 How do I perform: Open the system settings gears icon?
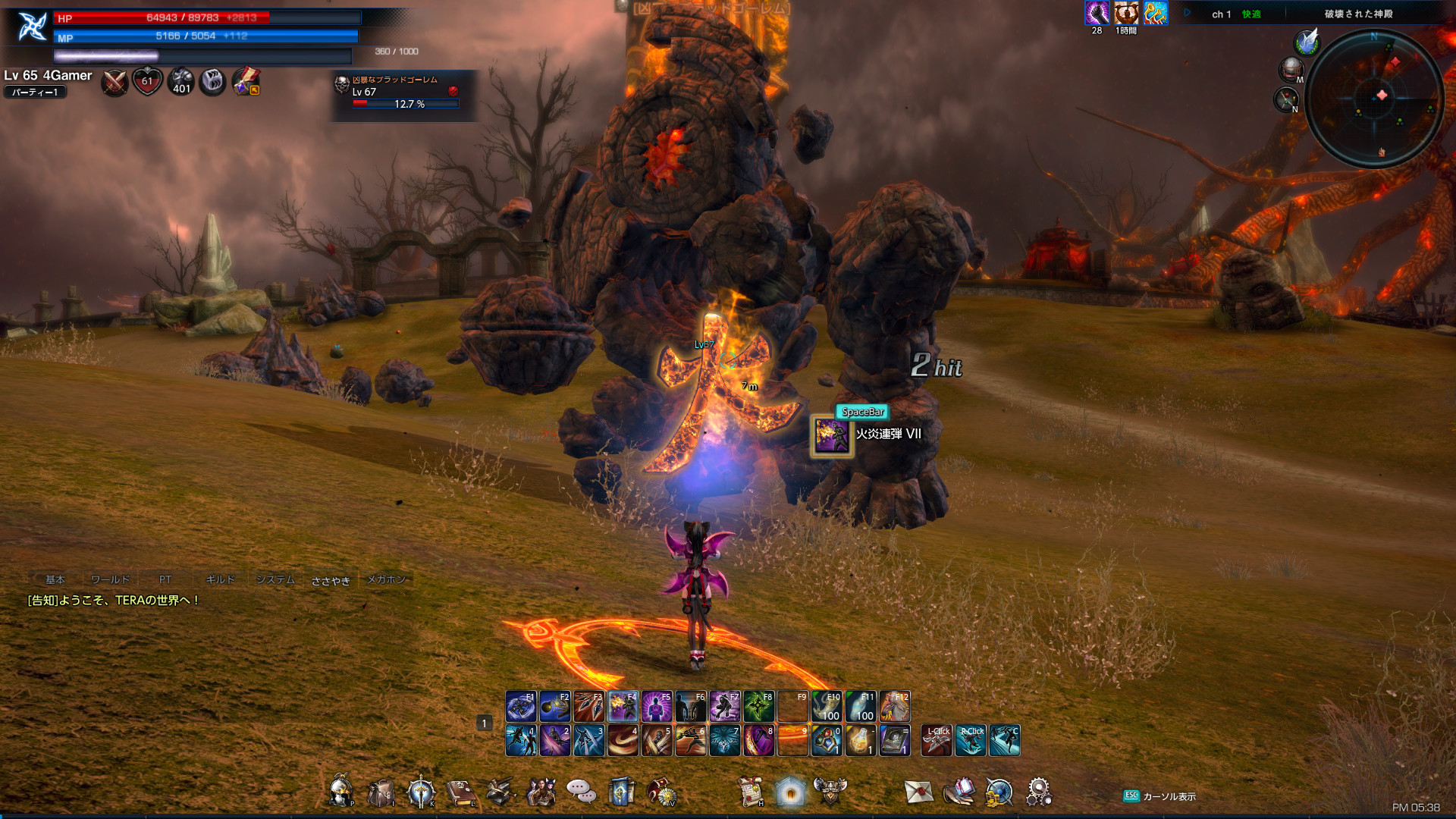pos(1039,792)
